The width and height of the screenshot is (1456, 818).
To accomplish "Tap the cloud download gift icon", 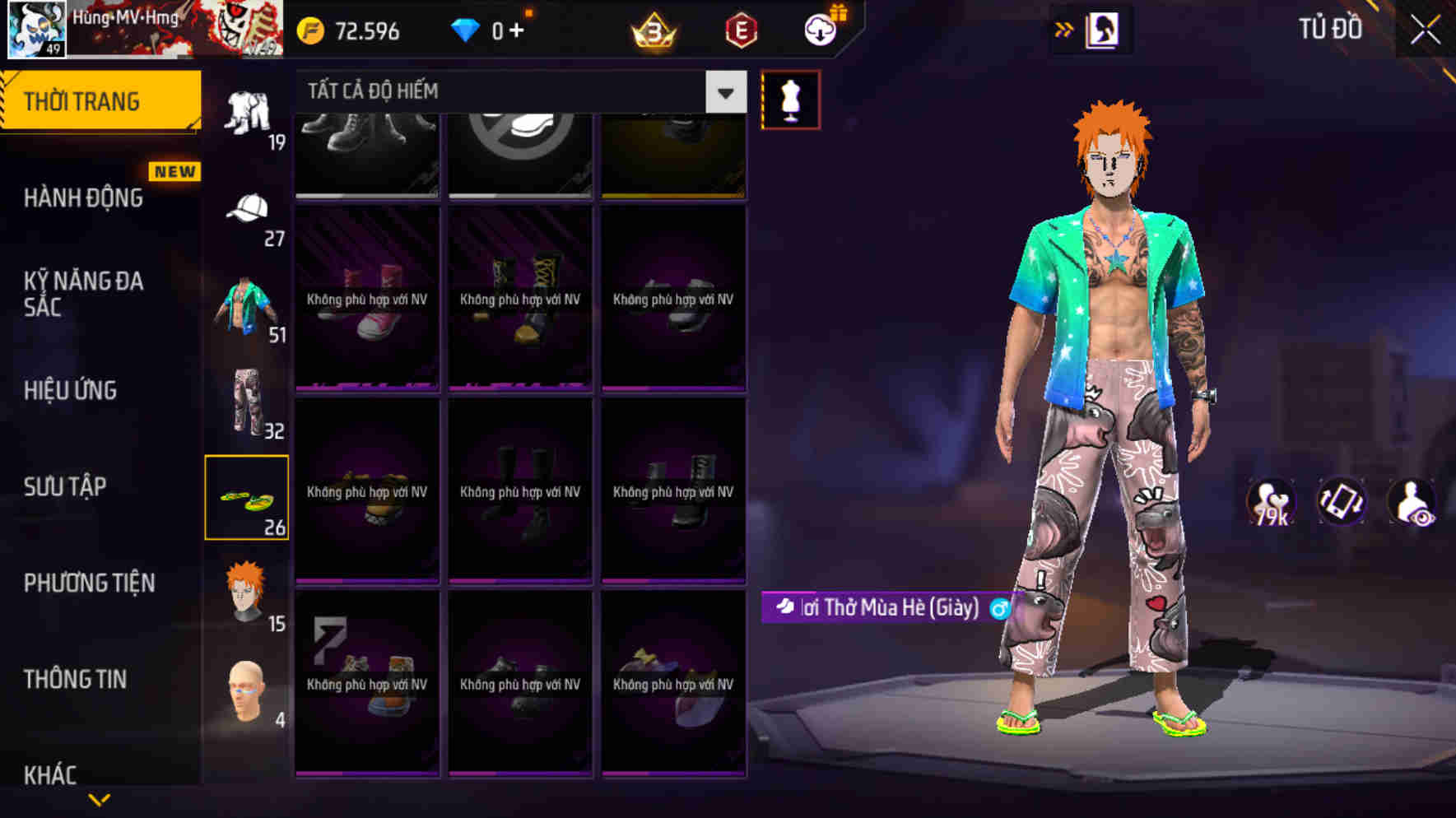I will [818, 29].
